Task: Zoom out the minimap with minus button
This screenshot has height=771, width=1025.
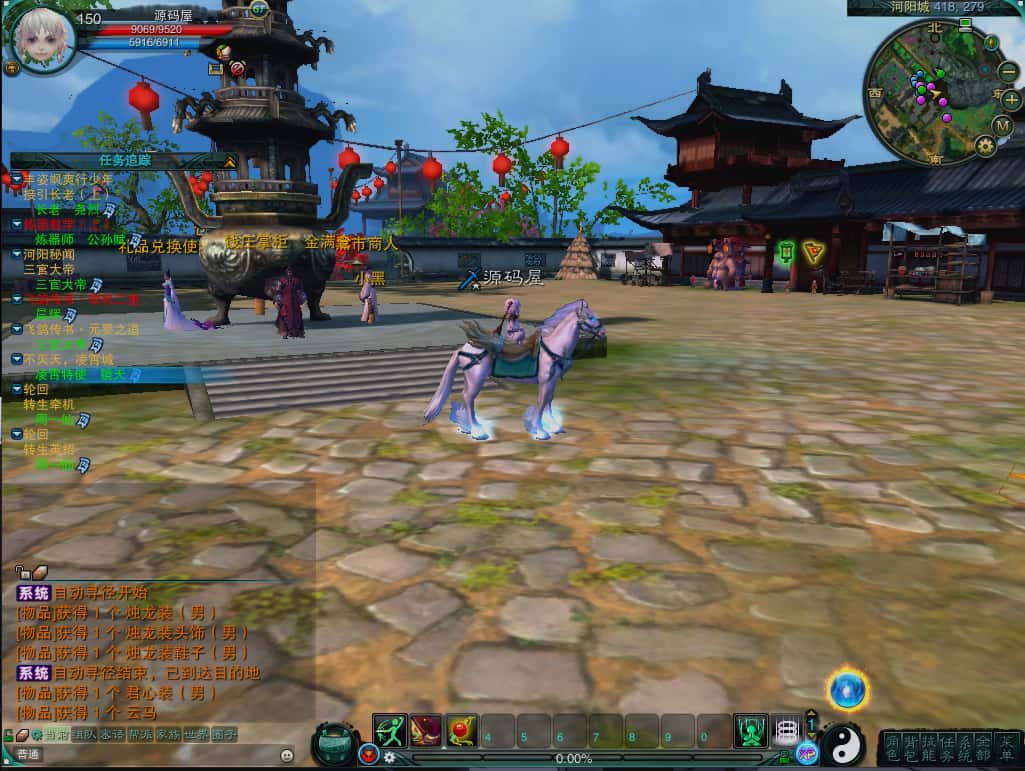Action: [1010, 72]
